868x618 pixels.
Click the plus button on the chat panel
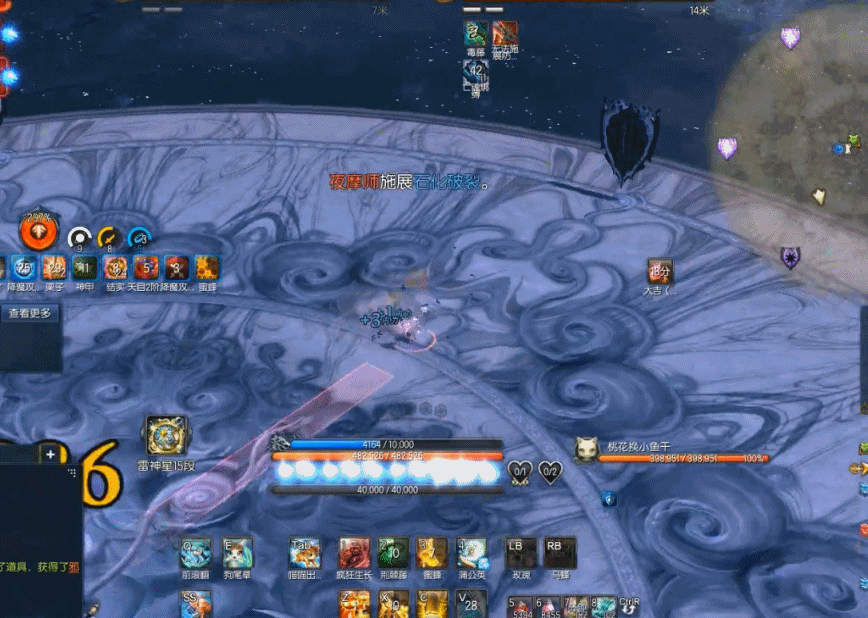tap(50, 454)
